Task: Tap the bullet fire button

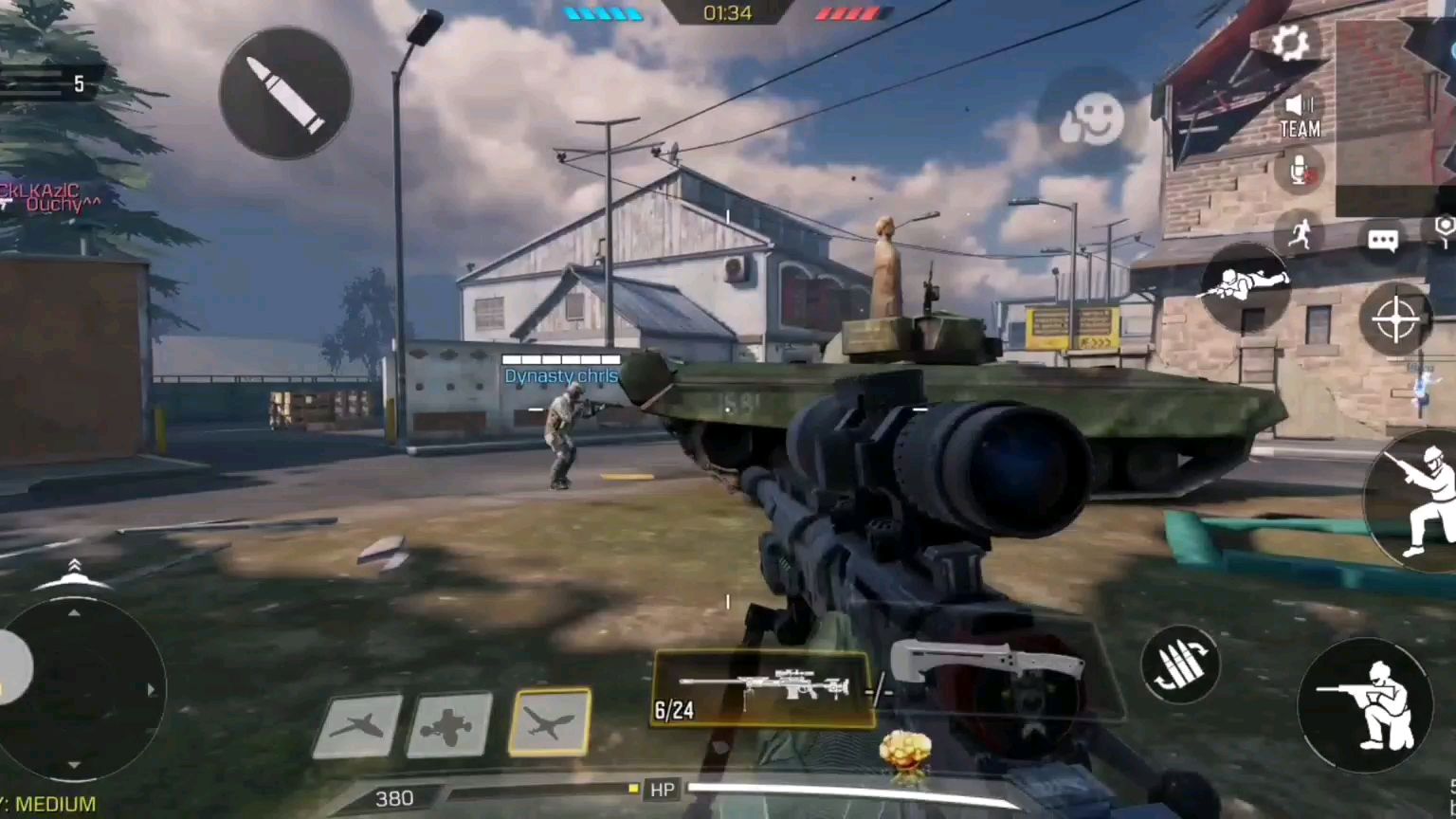Action: (285, 93)
